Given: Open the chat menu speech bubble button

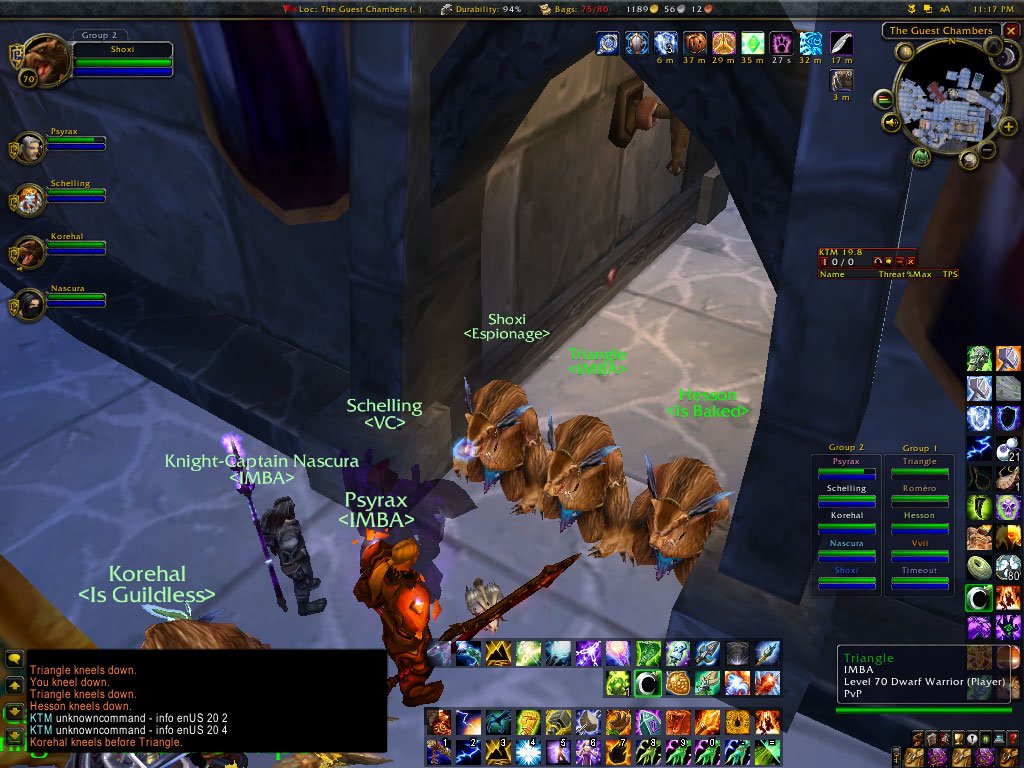Looking at the screenshot, I should tap(14, 659).
